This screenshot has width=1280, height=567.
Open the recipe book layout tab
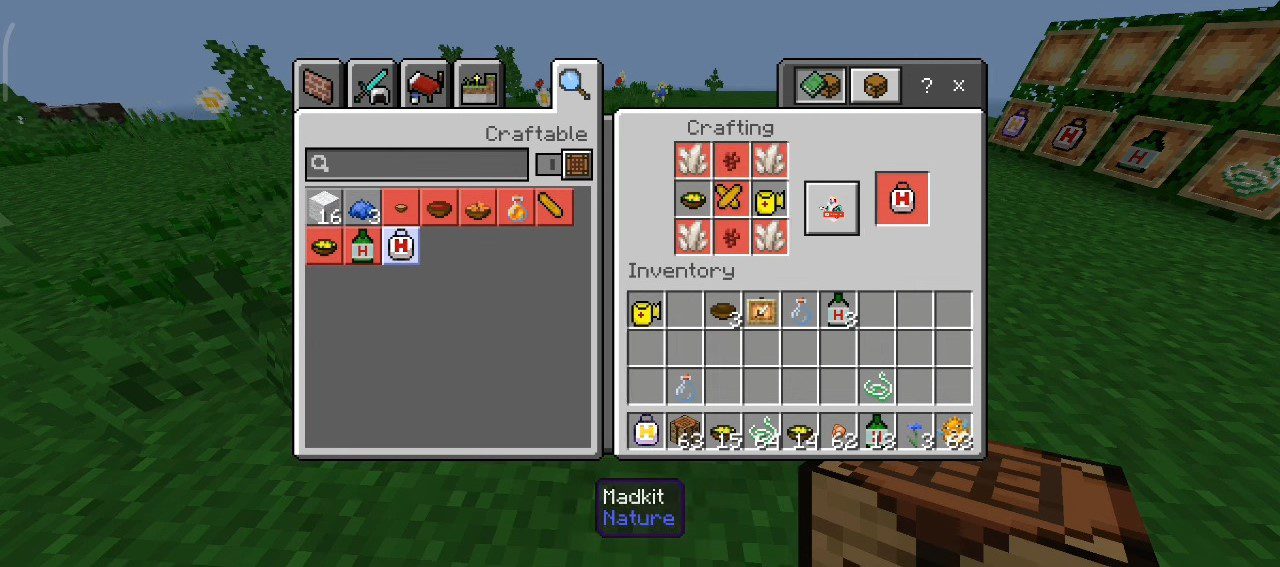click(821, 86)
